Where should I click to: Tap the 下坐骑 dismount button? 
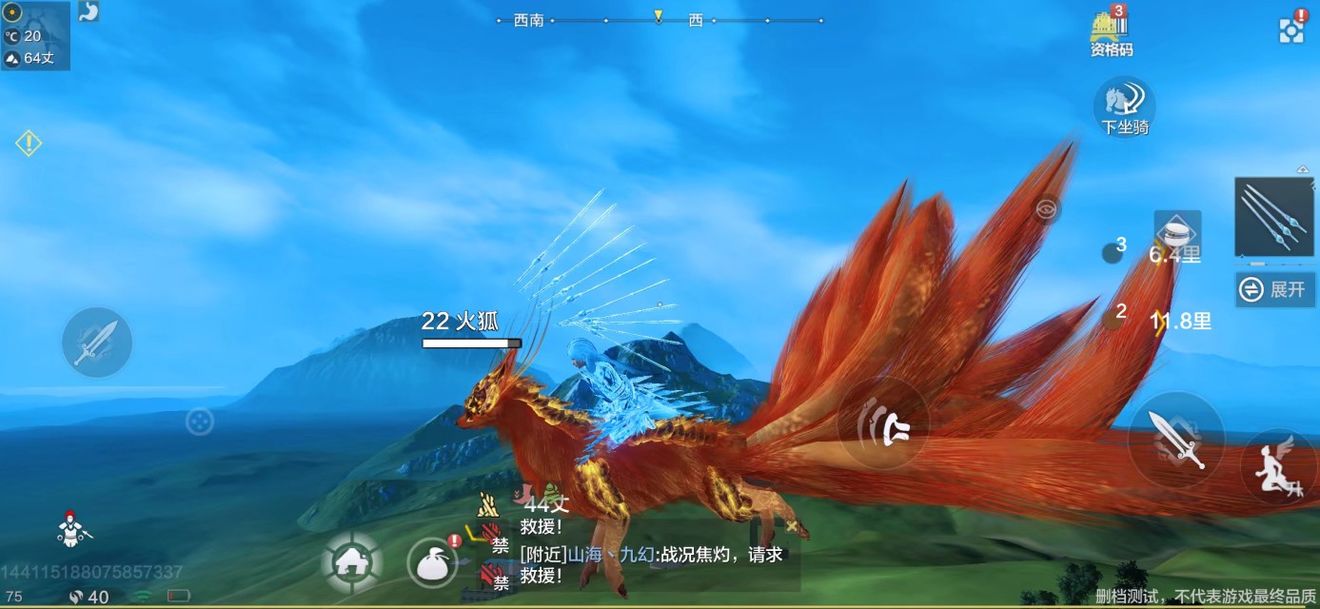(x=1125, y=105)
